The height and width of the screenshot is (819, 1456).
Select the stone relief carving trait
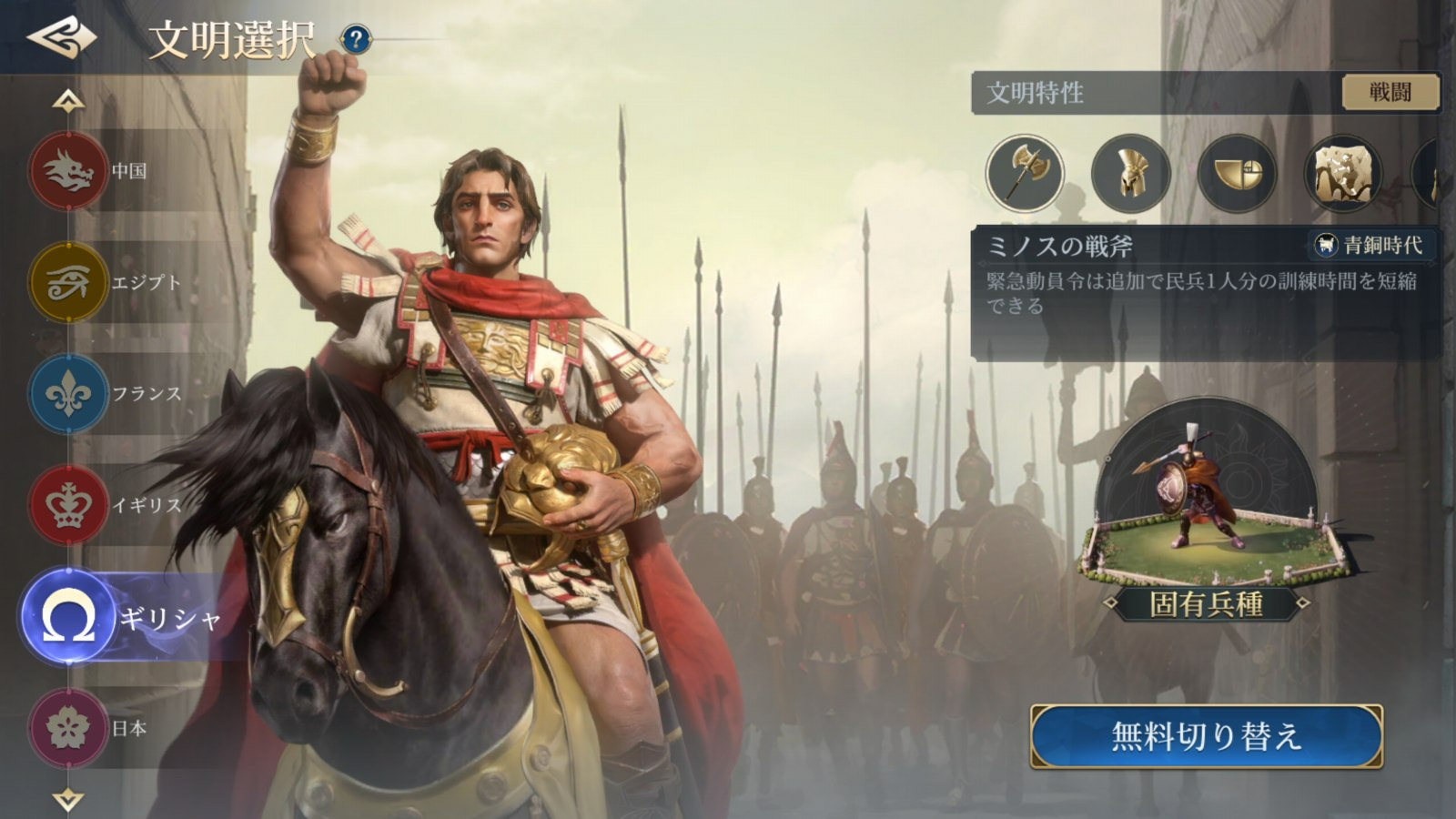[x=1342, y=173]
